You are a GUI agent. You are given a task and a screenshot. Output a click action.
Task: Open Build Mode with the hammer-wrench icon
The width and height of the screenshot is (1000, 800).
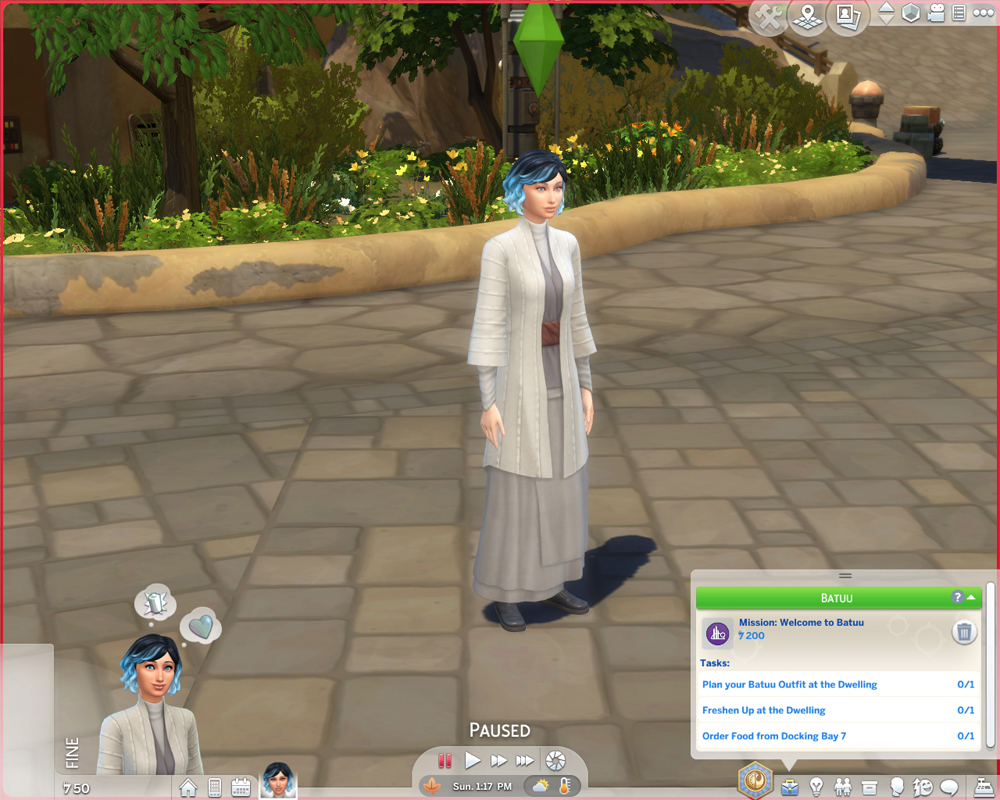coord(767,17)
